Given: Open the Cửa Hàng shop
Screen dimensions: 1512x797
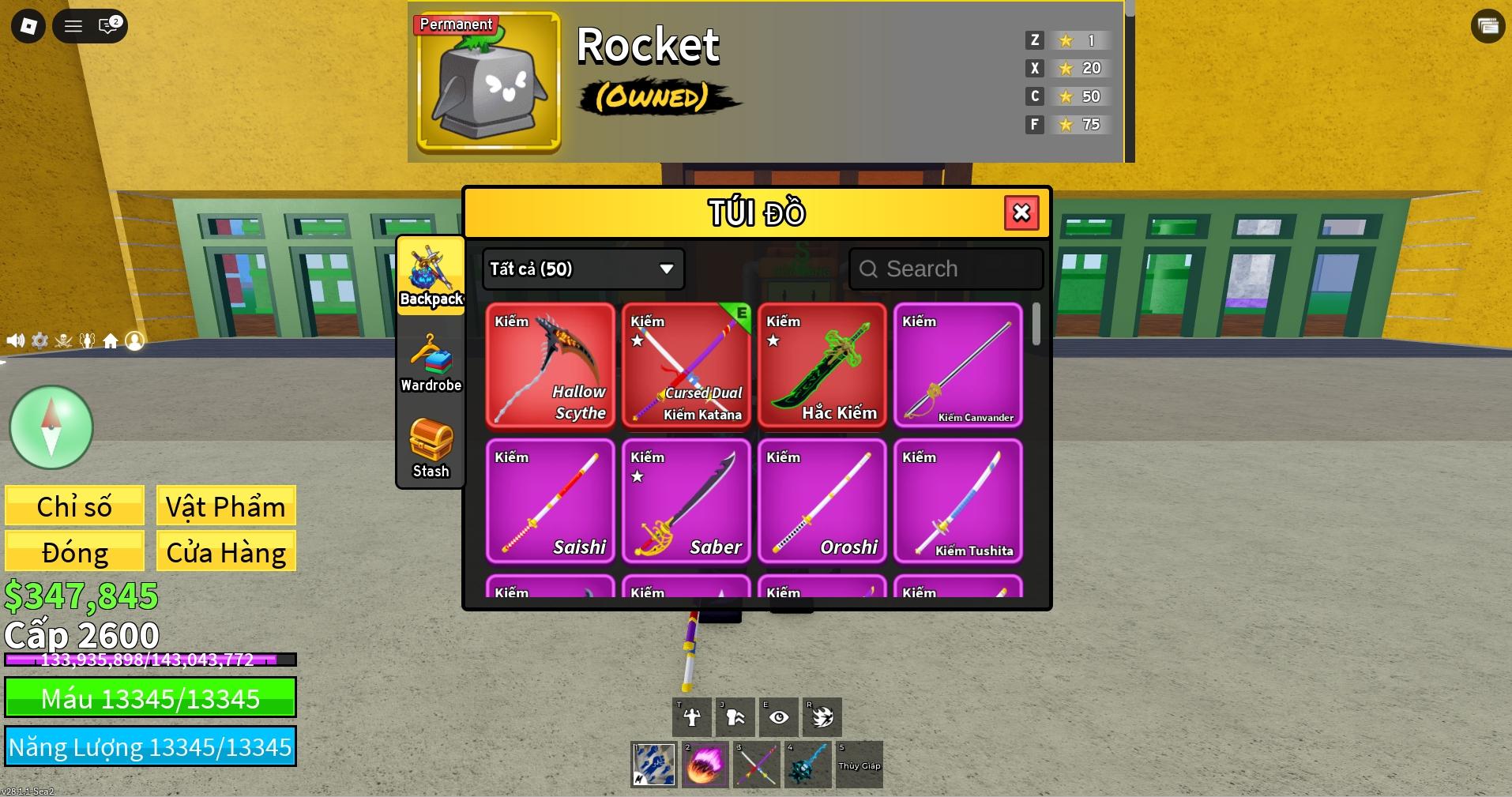Looking at the screenshot, I should pos(226,551).
